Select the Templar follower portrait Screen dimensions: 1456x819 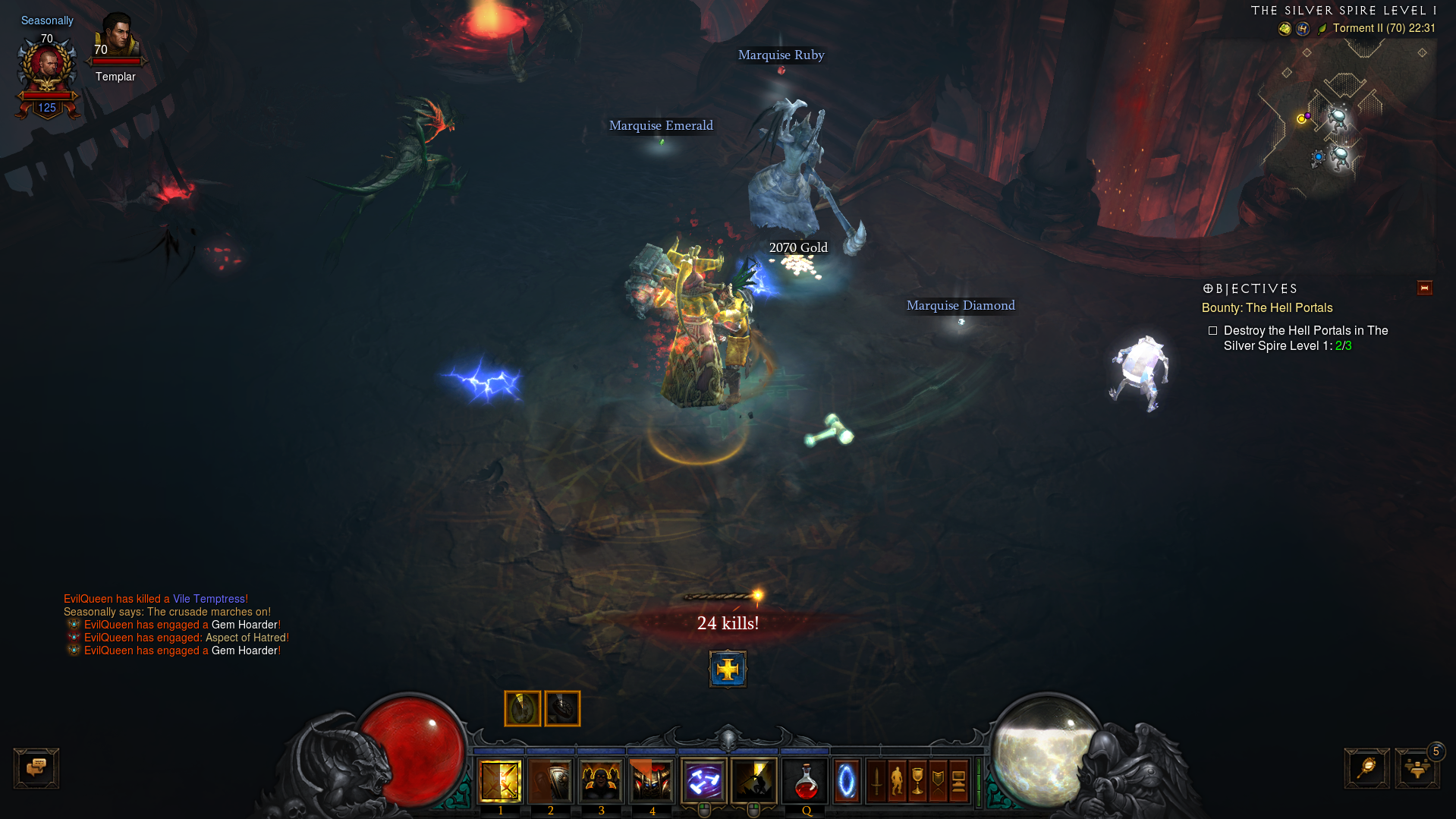pyautogui.click(x=116, y=36)
